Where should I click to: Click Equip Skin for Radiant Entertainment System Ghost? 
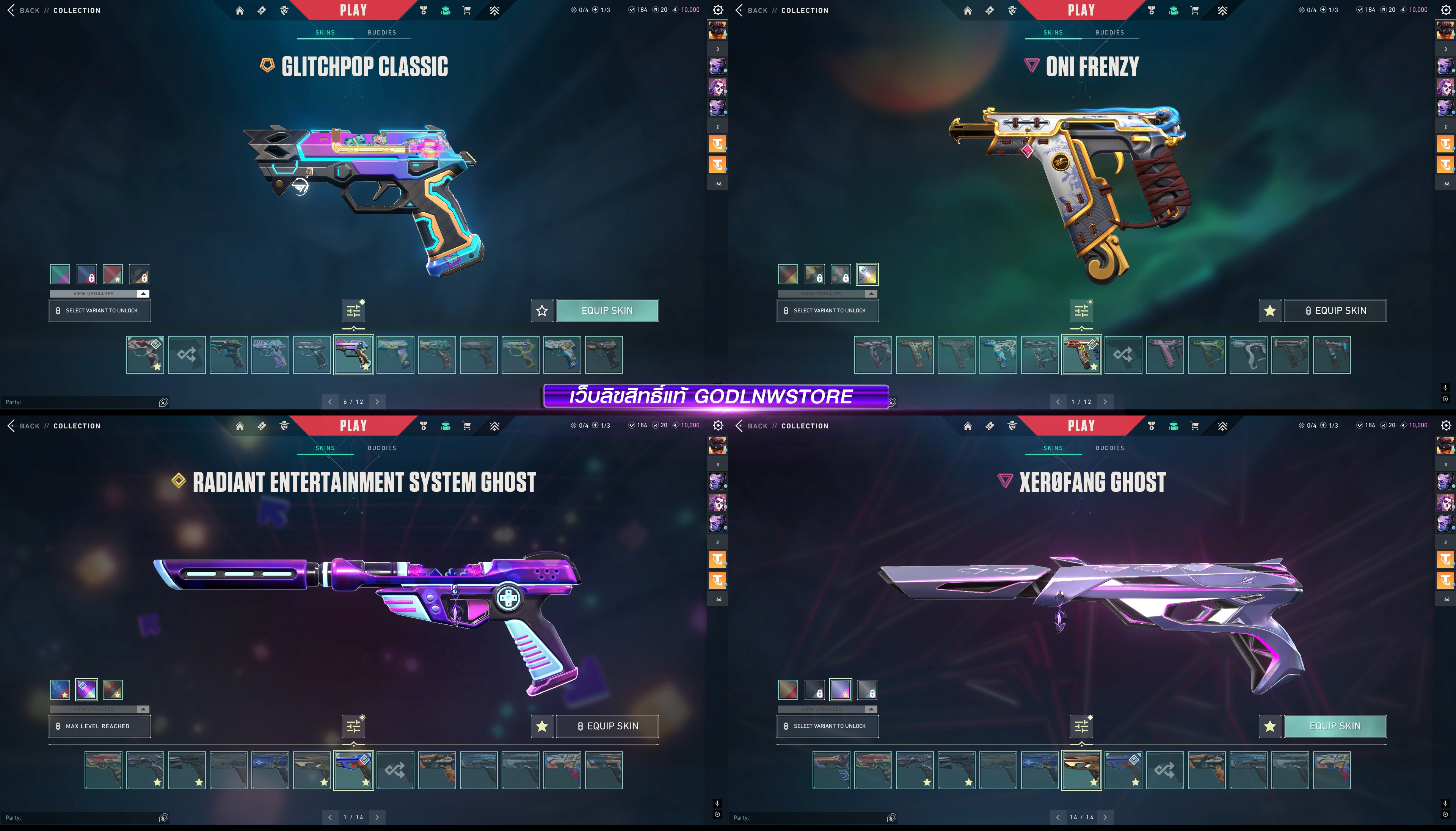click(x=607, y=726)
